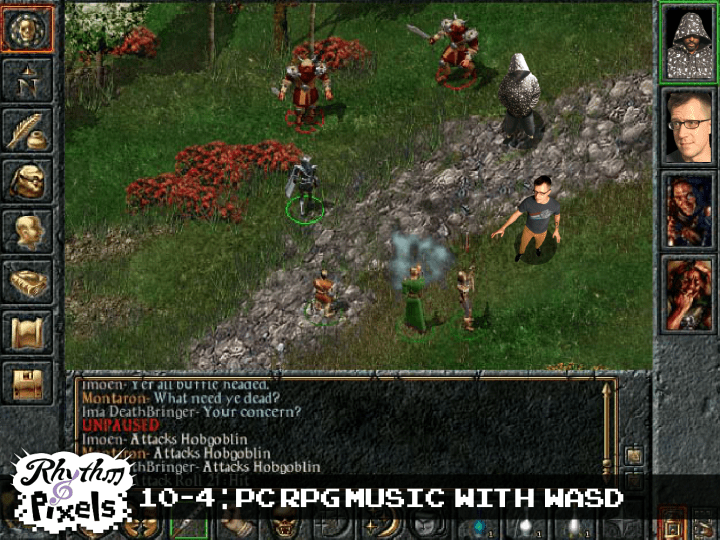Click the skull return-to-game button
The image size is (720, 540).
27,29
